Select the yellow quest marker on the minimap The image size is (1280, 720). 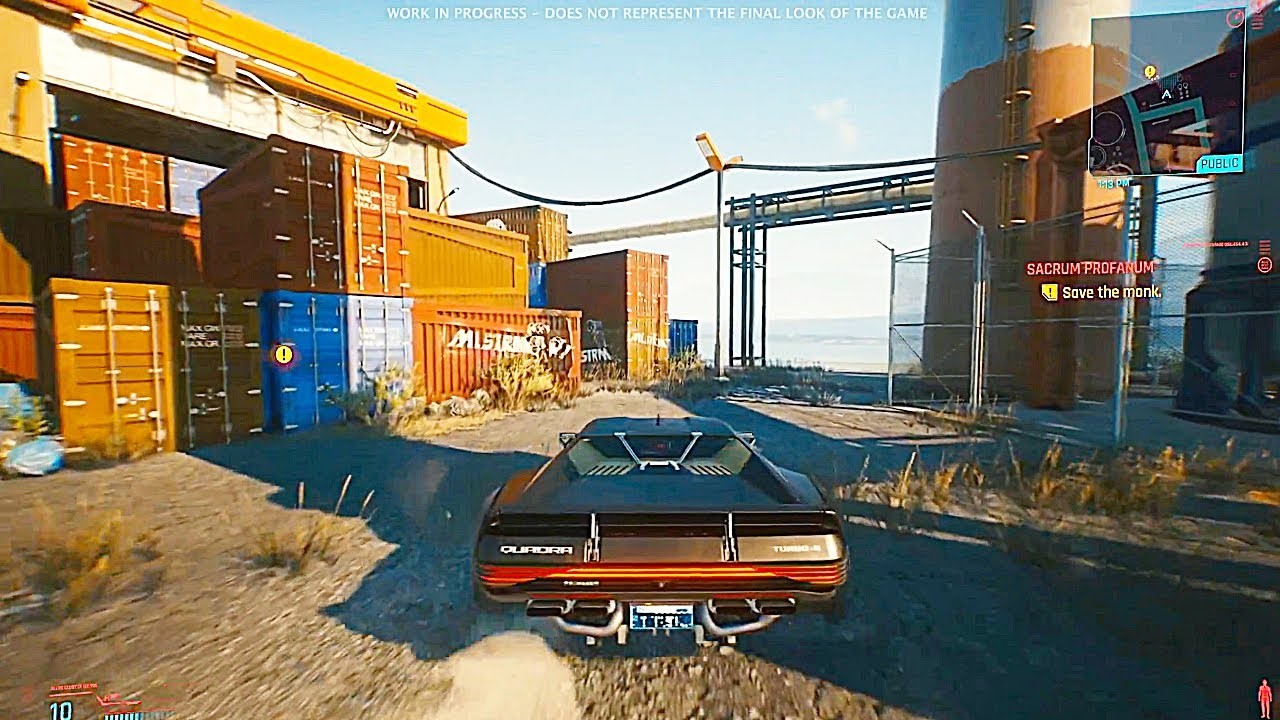pos(1150,72)
